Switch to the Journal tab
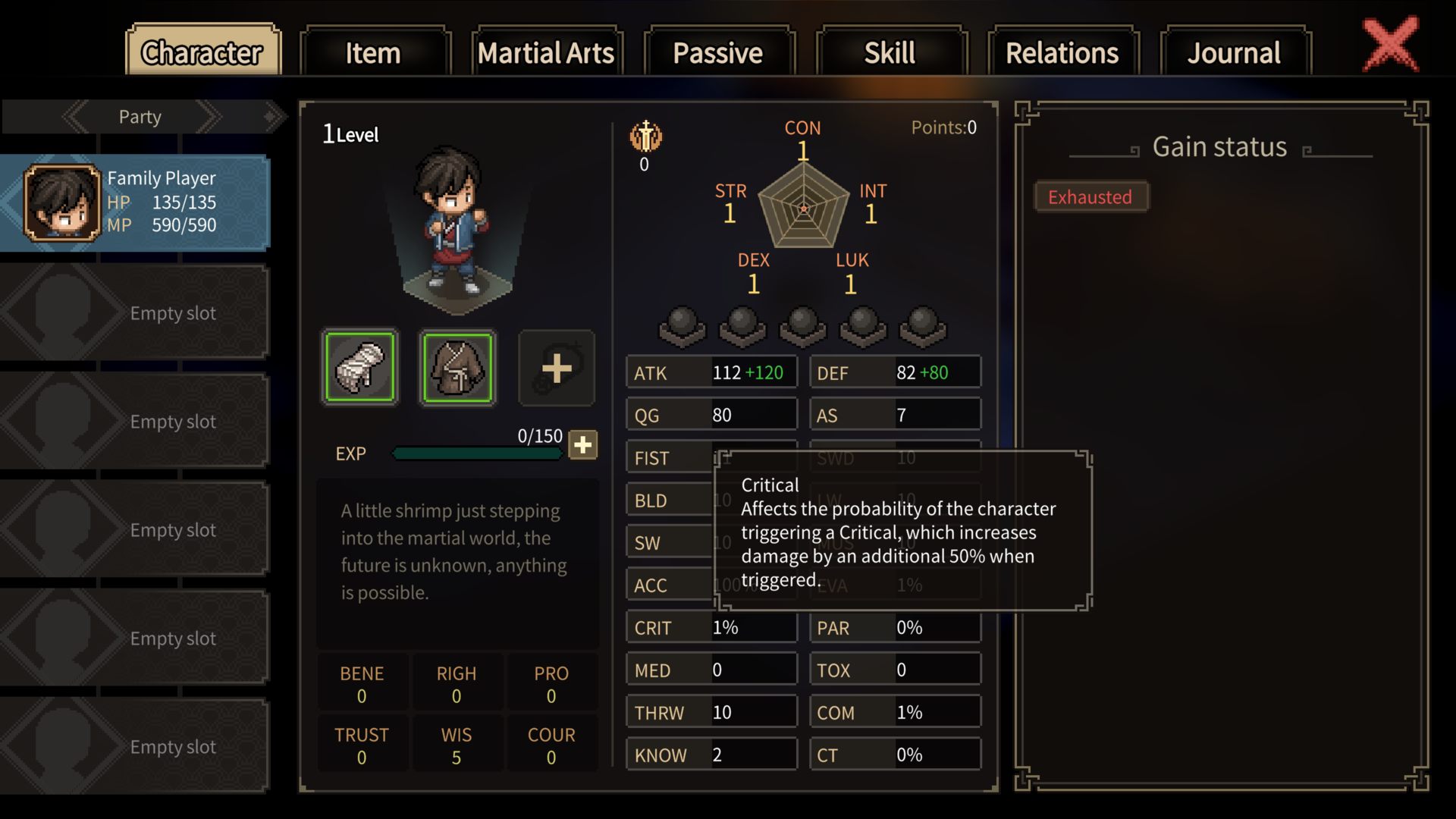Image resolution: width=1456 pixels, height=819 pixels. [1234, 52]
